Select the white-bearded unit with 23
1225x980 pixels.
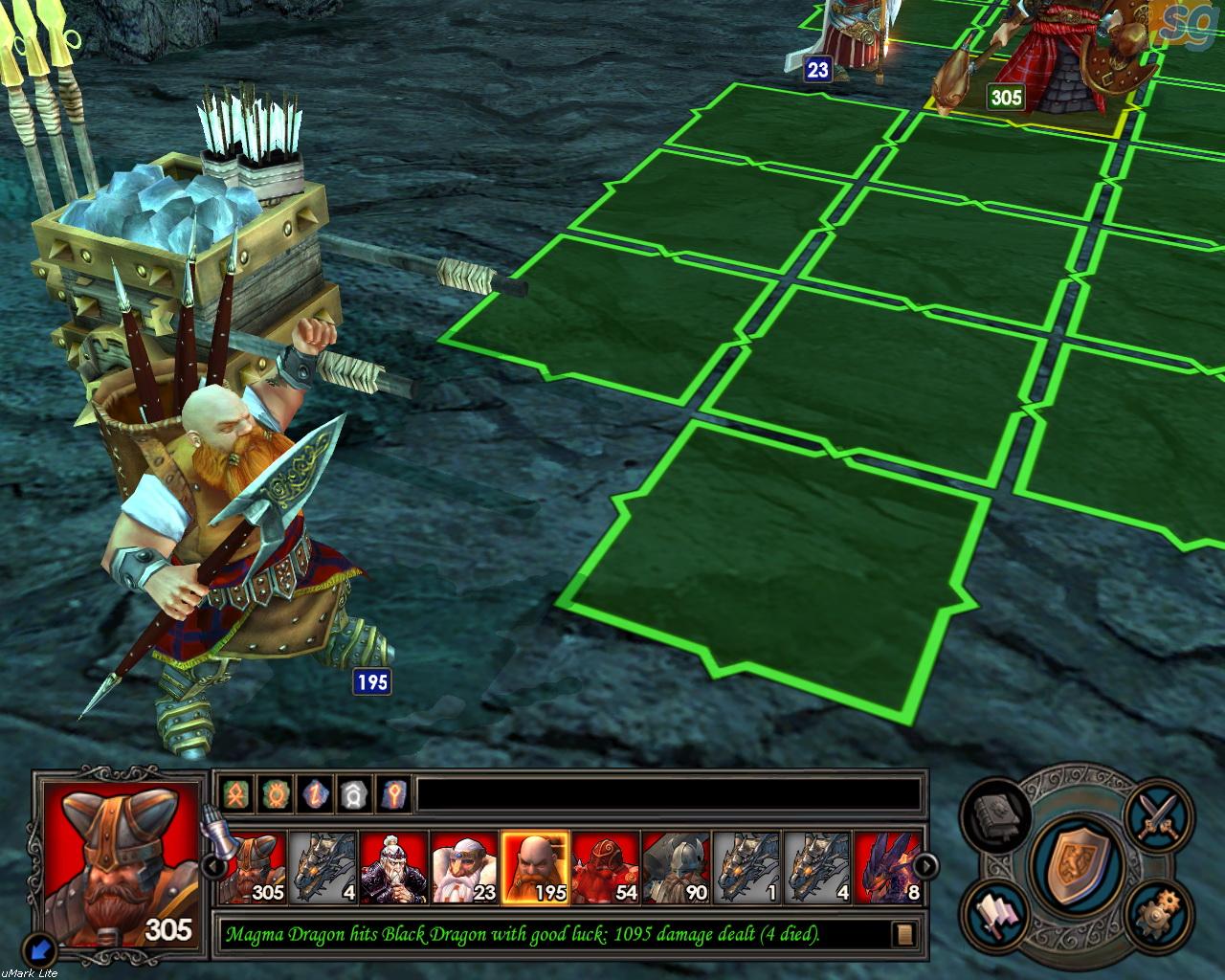tap(464, 867)
